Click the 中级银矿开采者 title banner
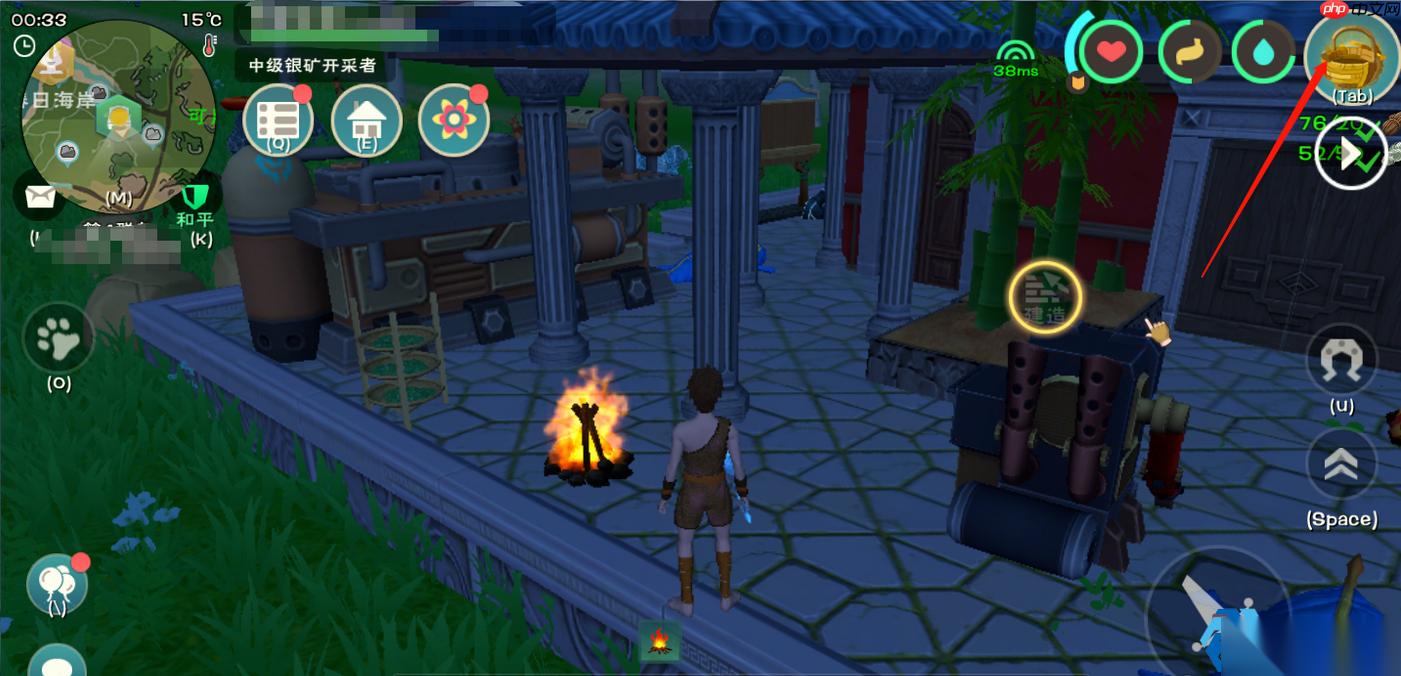 tap(312, 65)
